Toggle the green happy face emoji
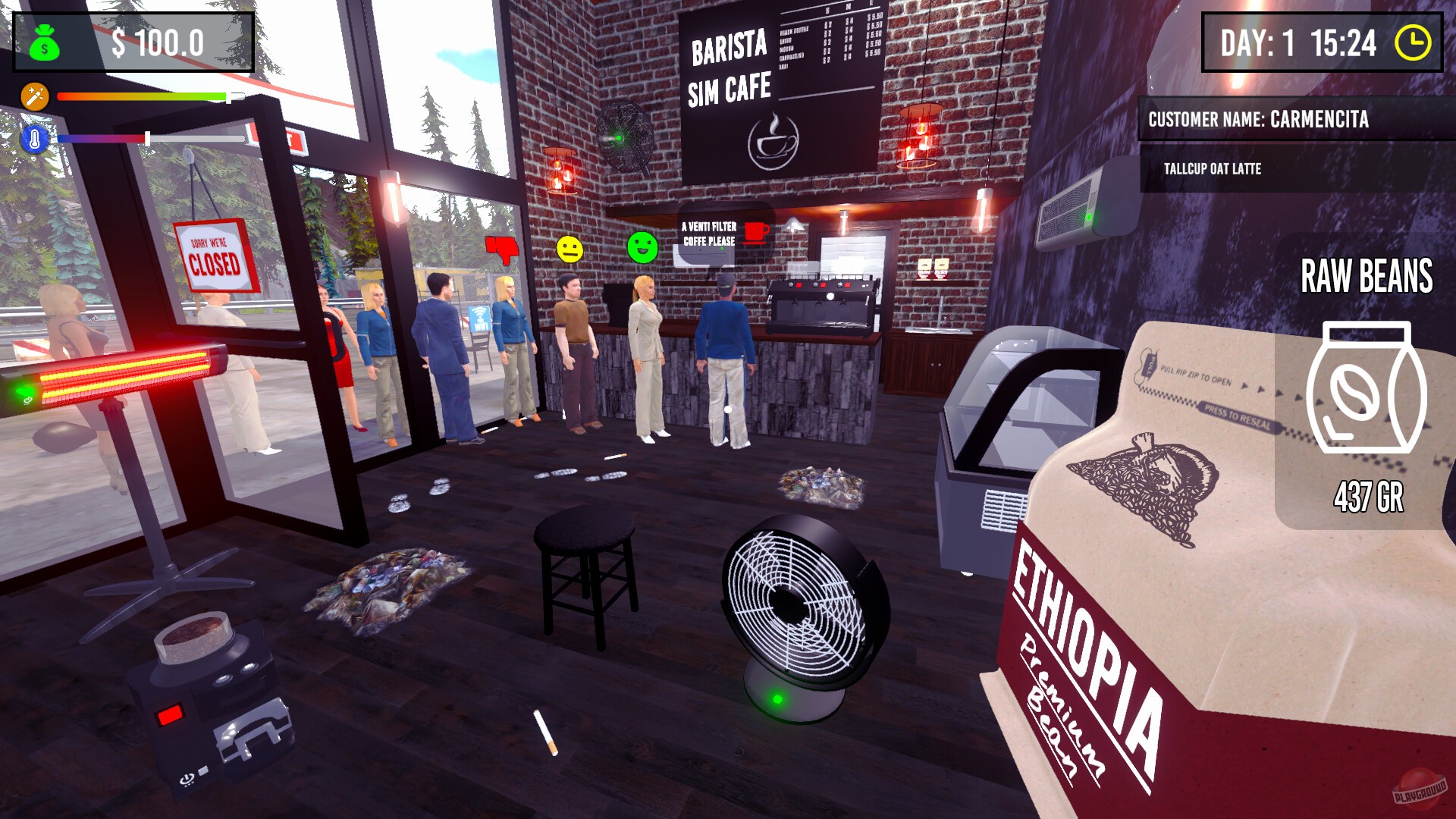The width and height of the screenshot is (1456, 819). 641,248
